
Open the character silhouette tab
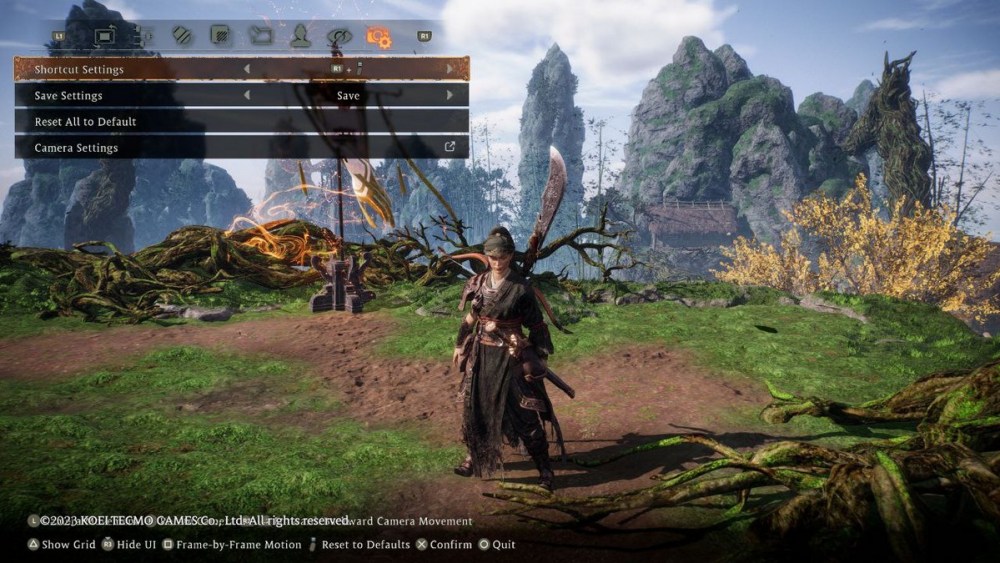(x=300, y=37)
